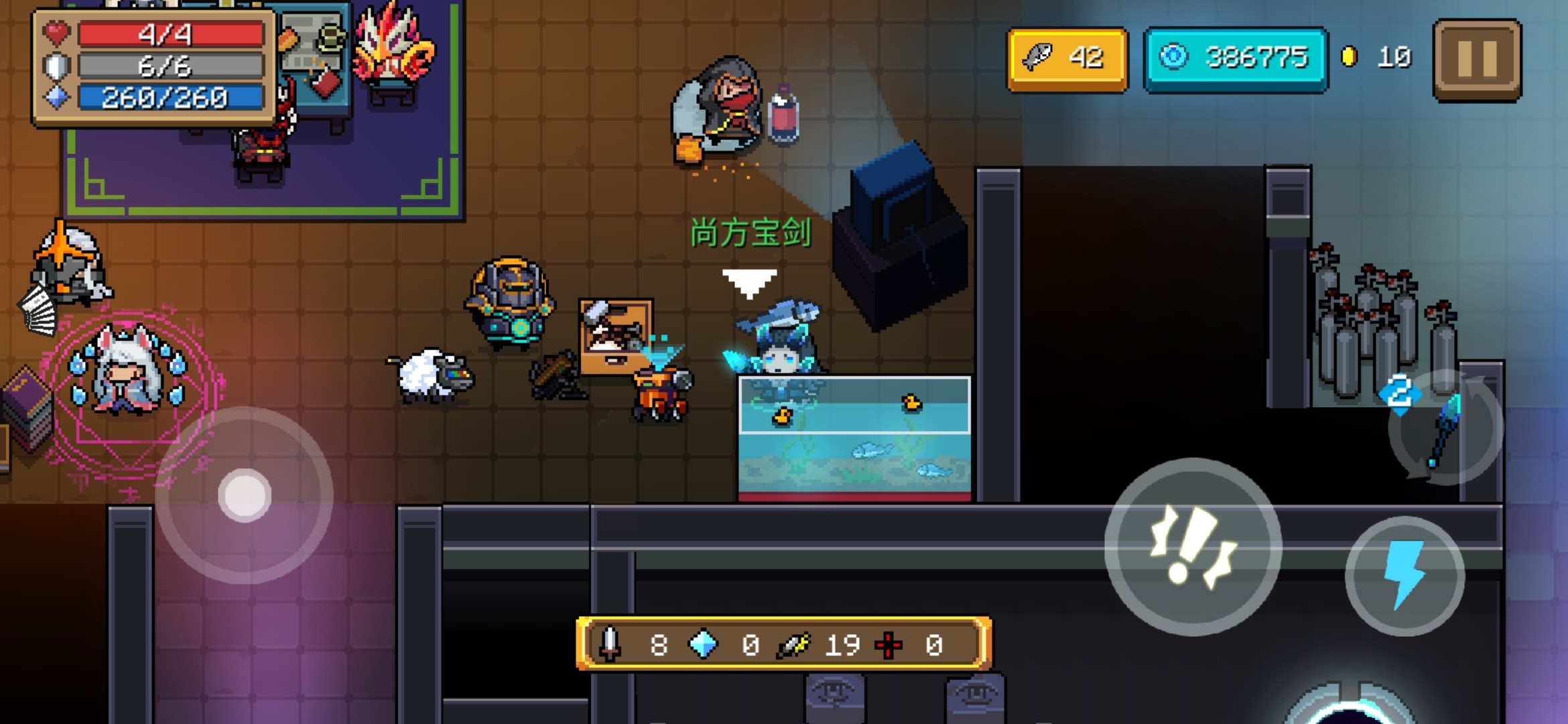This screenshot has width=1568, height=724.
Task: Activate the lightning bolt skill
Action: click(x=1404, y=575)
